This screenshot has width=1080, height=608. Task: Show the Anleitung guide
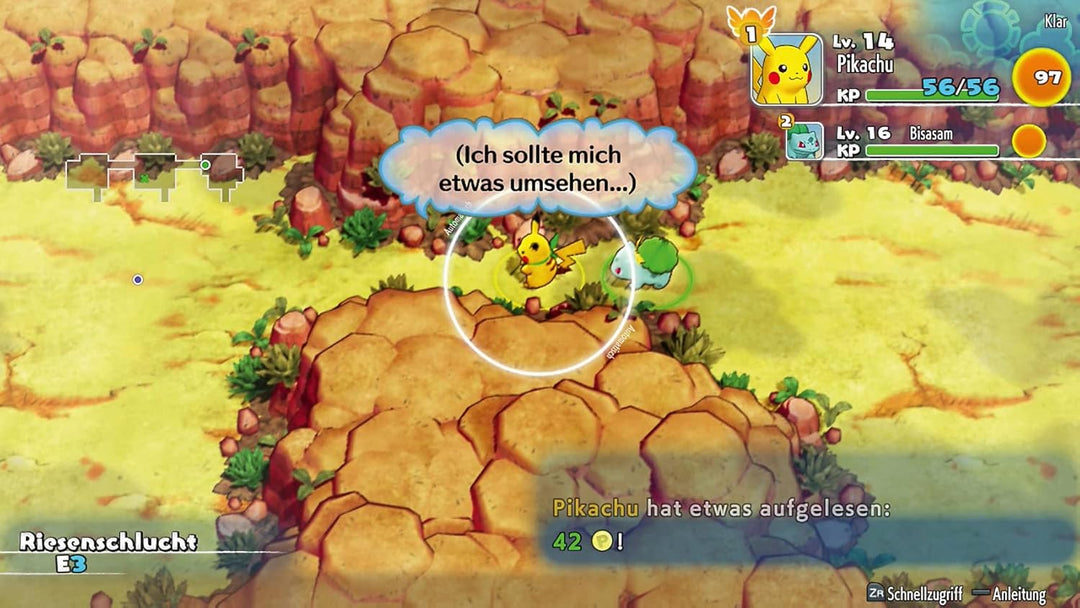[x=1012, y=592]
